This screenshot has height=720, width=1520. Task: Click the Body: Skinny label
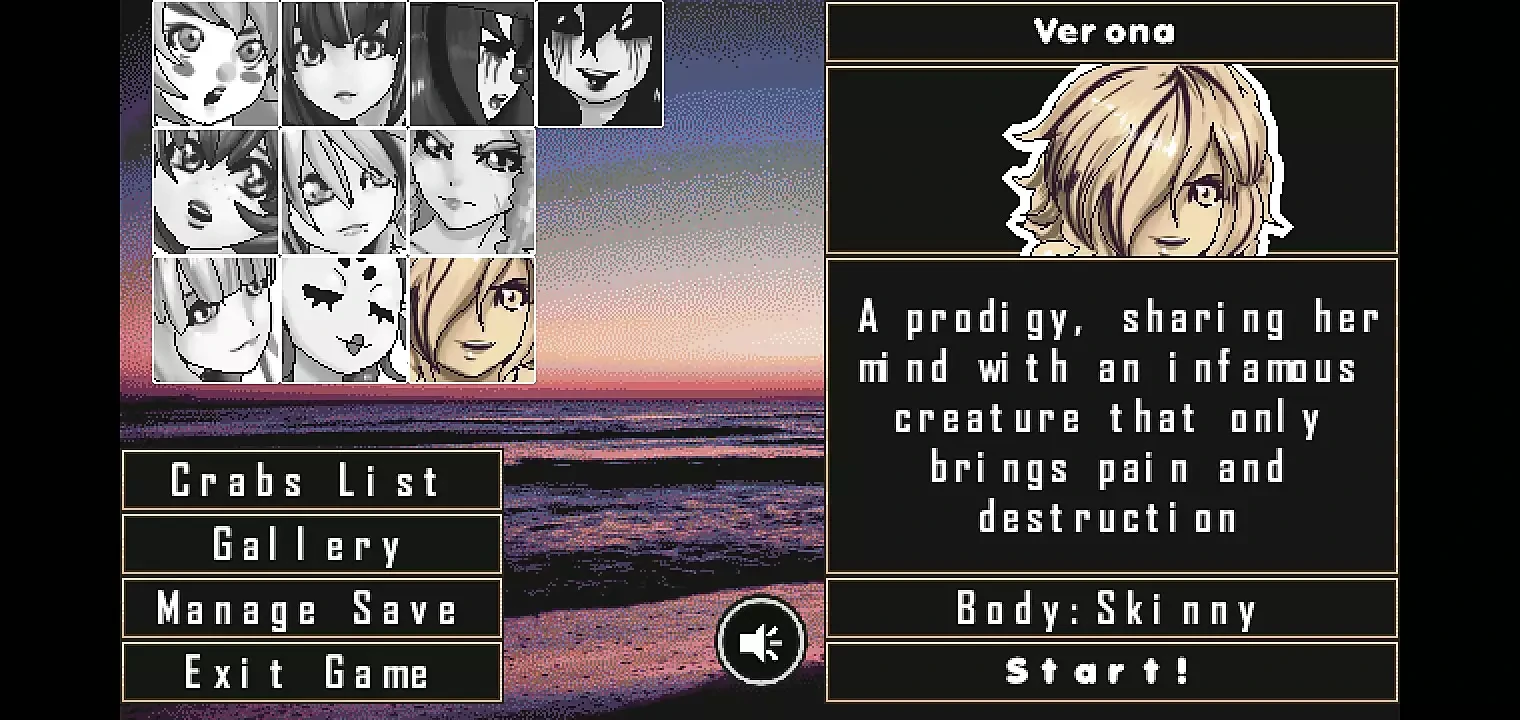pyautogui.click(x=1110, y=607)
